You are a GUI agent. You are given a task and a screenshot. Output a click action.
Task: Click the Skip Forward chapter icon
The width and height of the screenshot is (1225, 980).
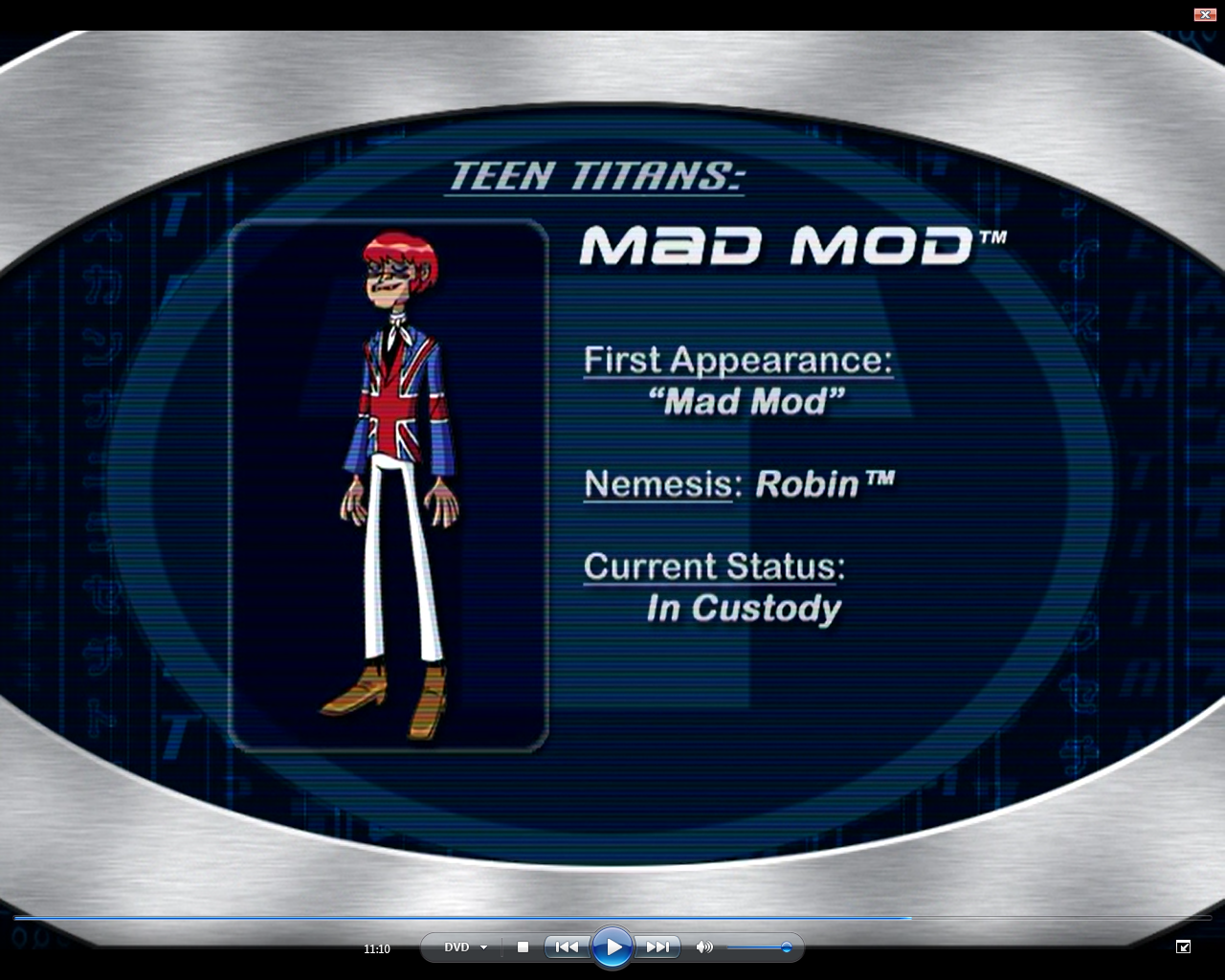(657, 947)
